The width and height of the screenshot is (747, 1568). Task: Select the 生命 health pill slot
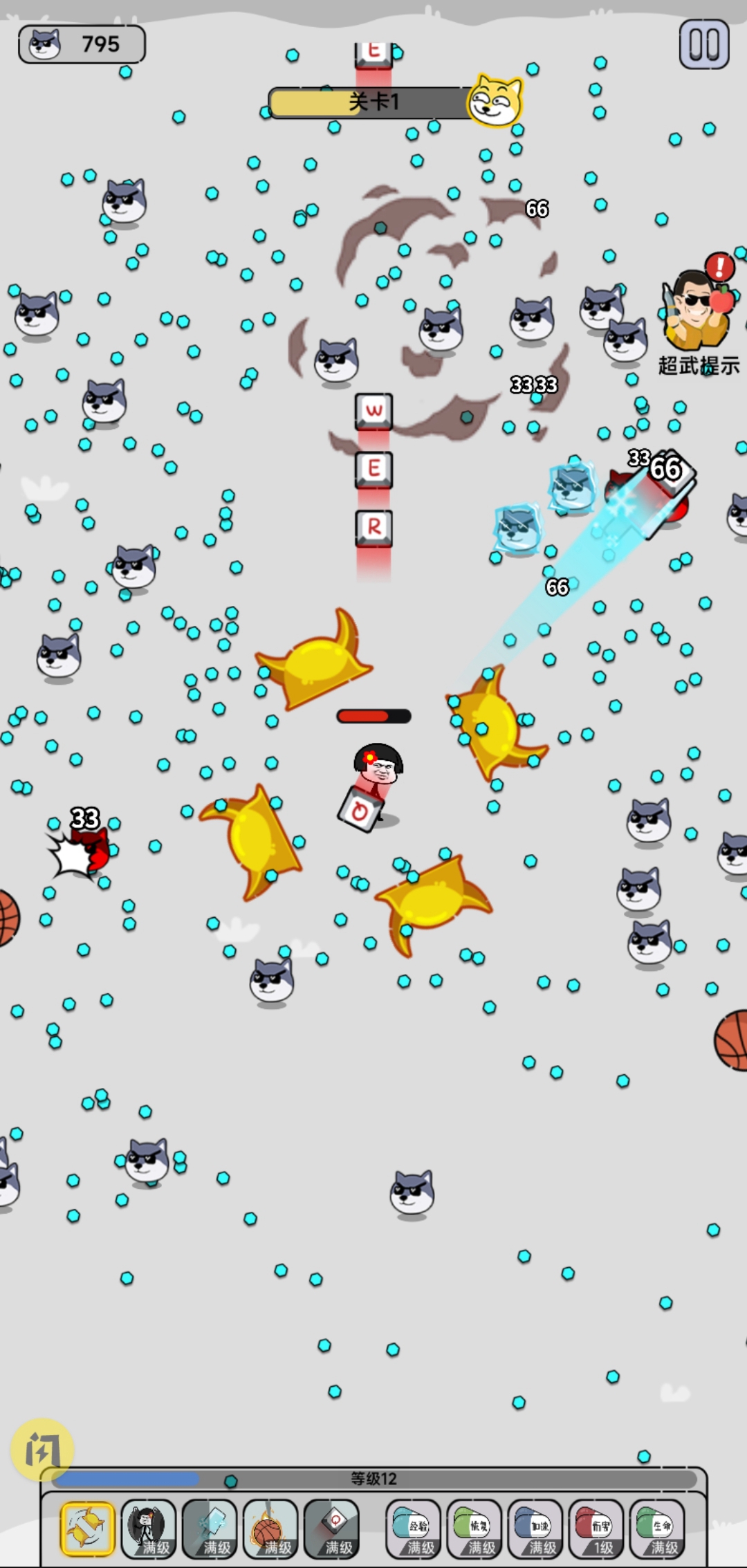(656, 1529)
